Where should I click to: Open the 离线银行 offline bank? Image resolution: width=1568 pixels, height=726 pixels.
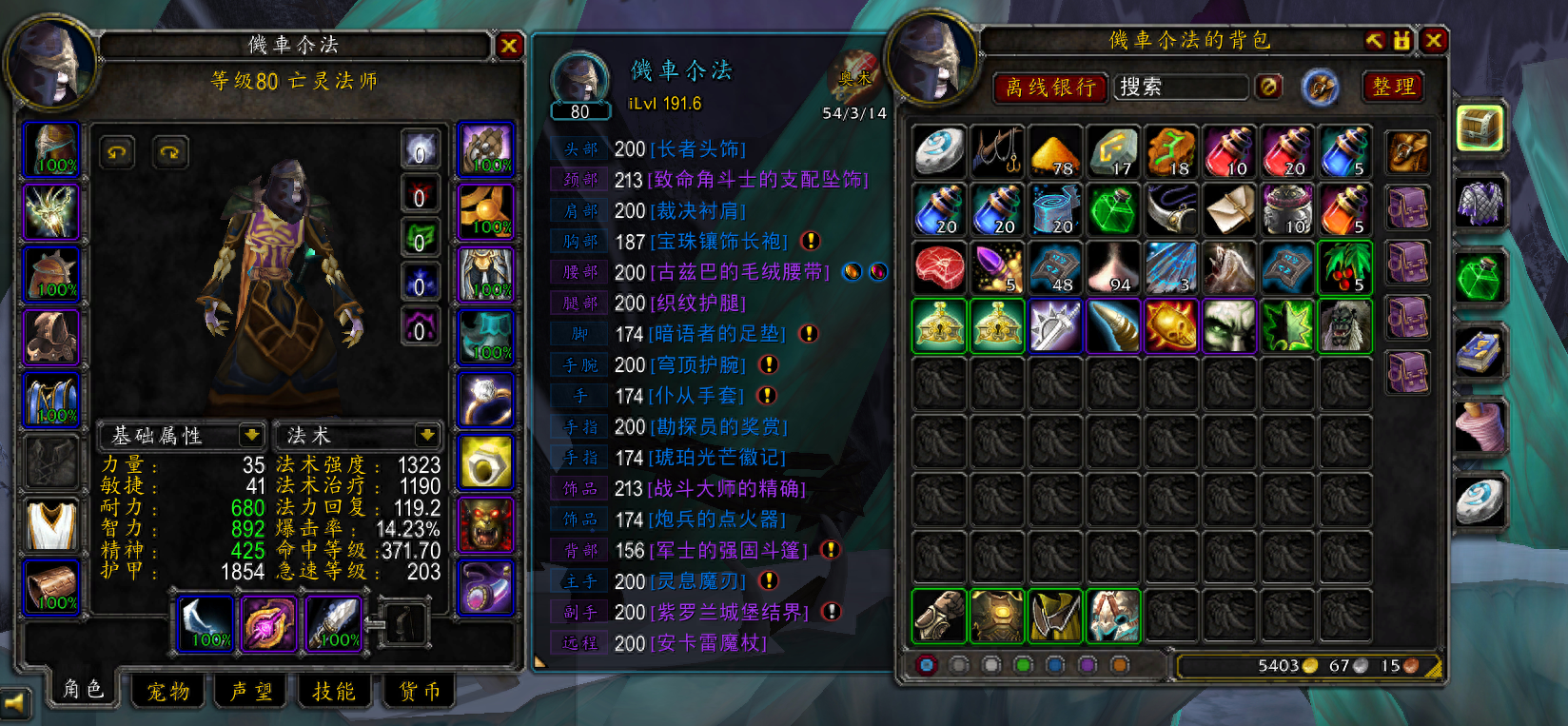coord(1050,88)
